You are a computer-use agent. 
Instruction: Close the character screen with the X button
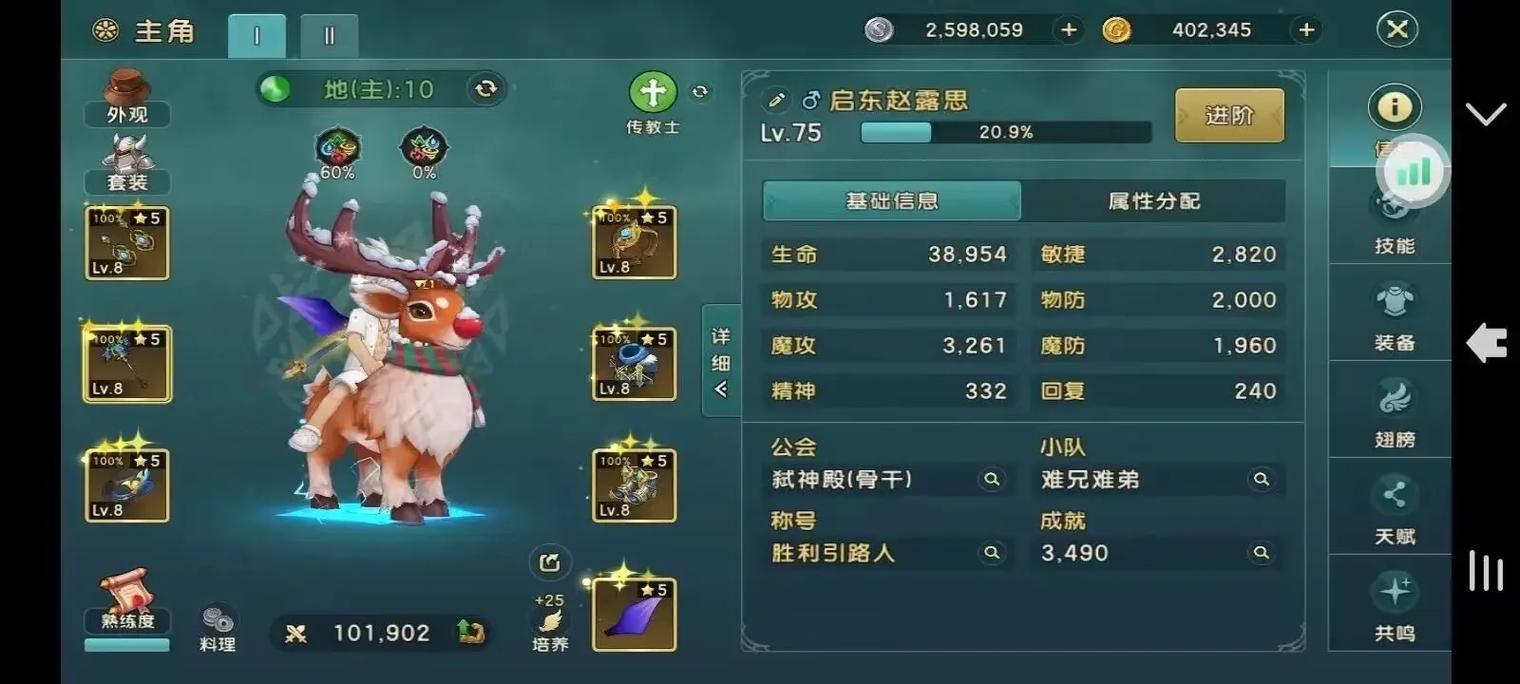tap(1397, 30)
